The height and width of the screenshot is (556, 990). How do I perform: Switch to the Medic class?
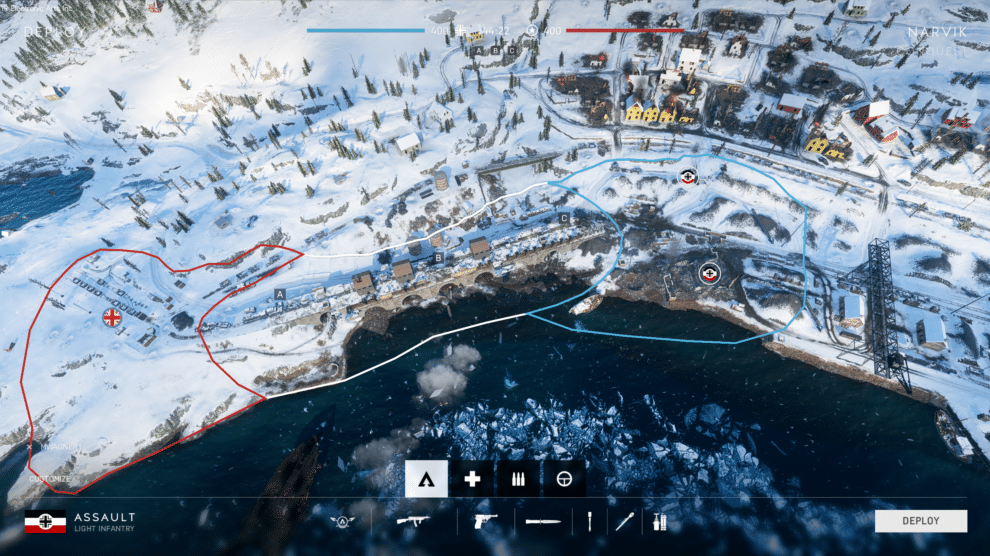472,479
